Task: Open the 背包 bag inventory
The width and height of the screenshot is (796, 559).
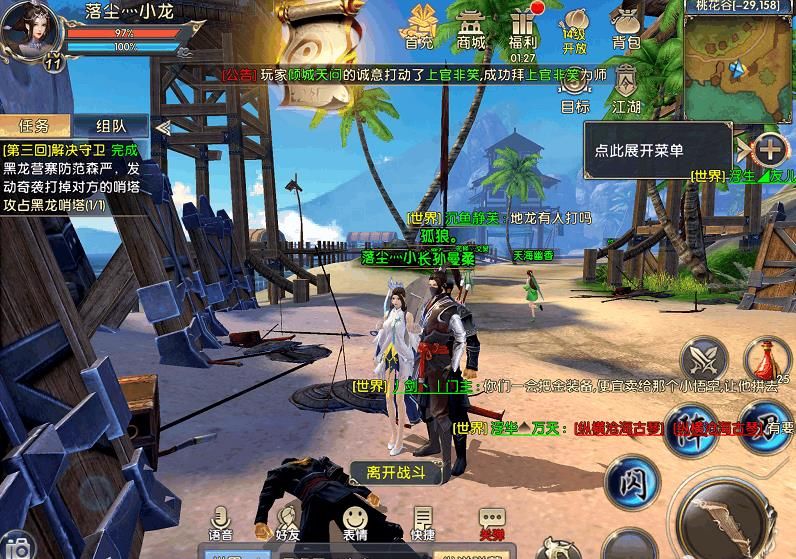Action: point(626,27)
